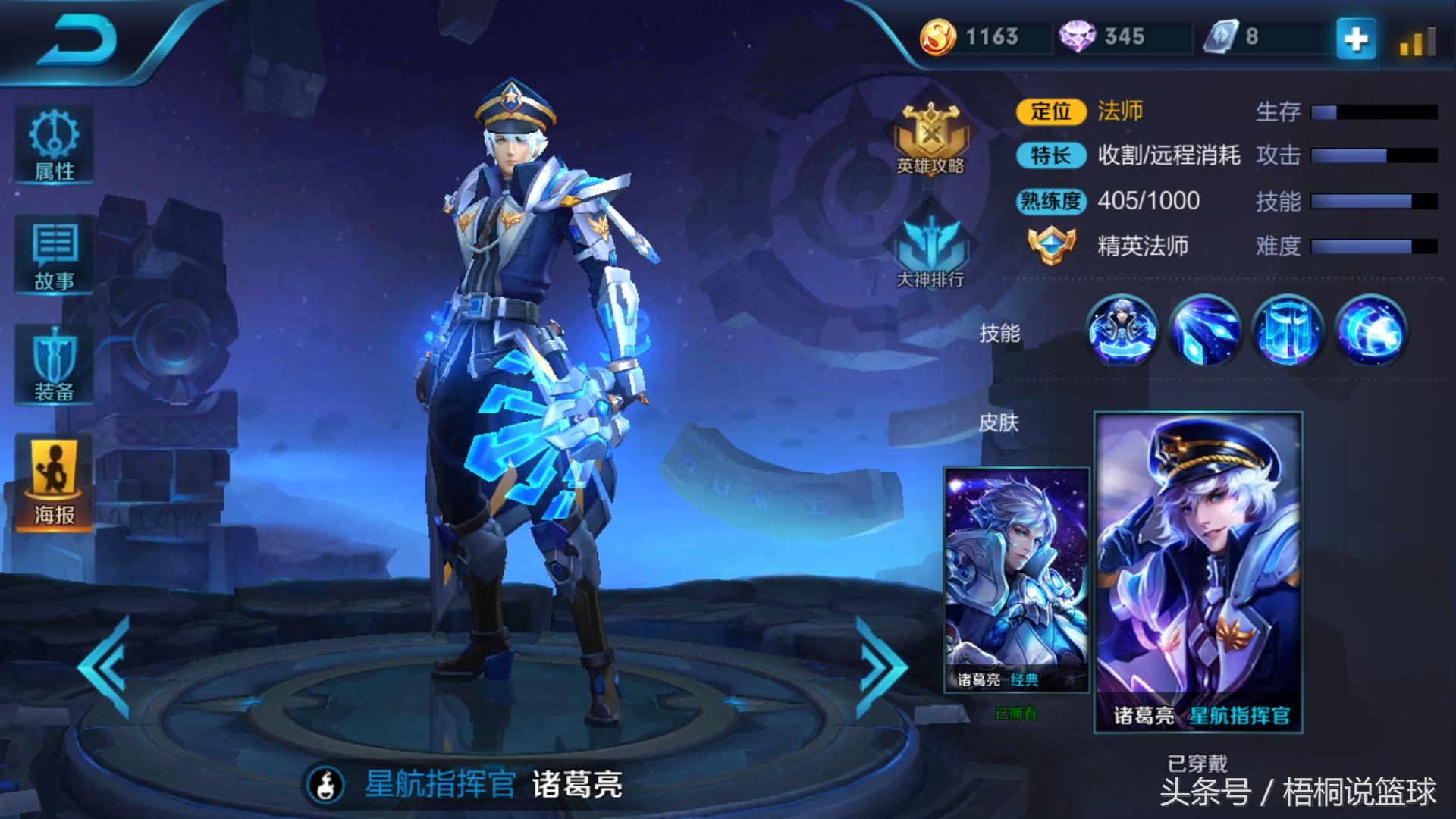Select the glowing orb ultimate skill icon

click(x=1370, y=331)
